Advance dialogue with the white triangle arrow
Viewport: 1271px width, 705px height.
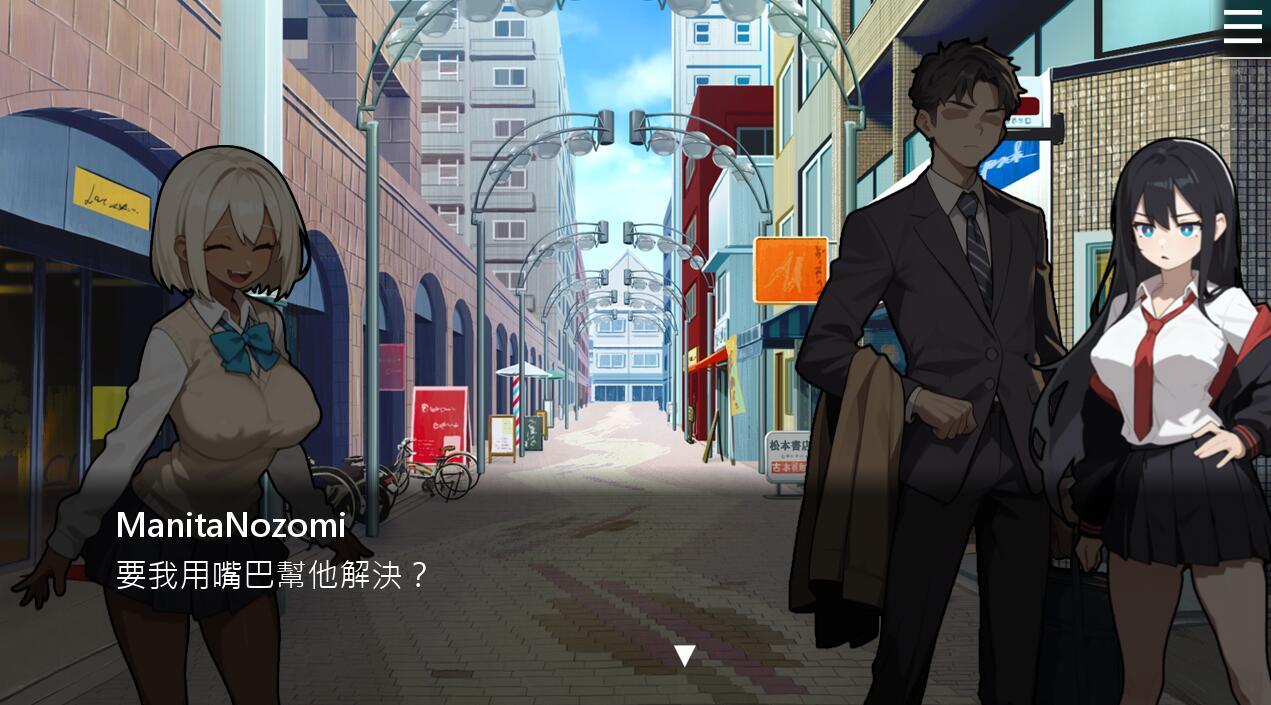coord(684,656)
